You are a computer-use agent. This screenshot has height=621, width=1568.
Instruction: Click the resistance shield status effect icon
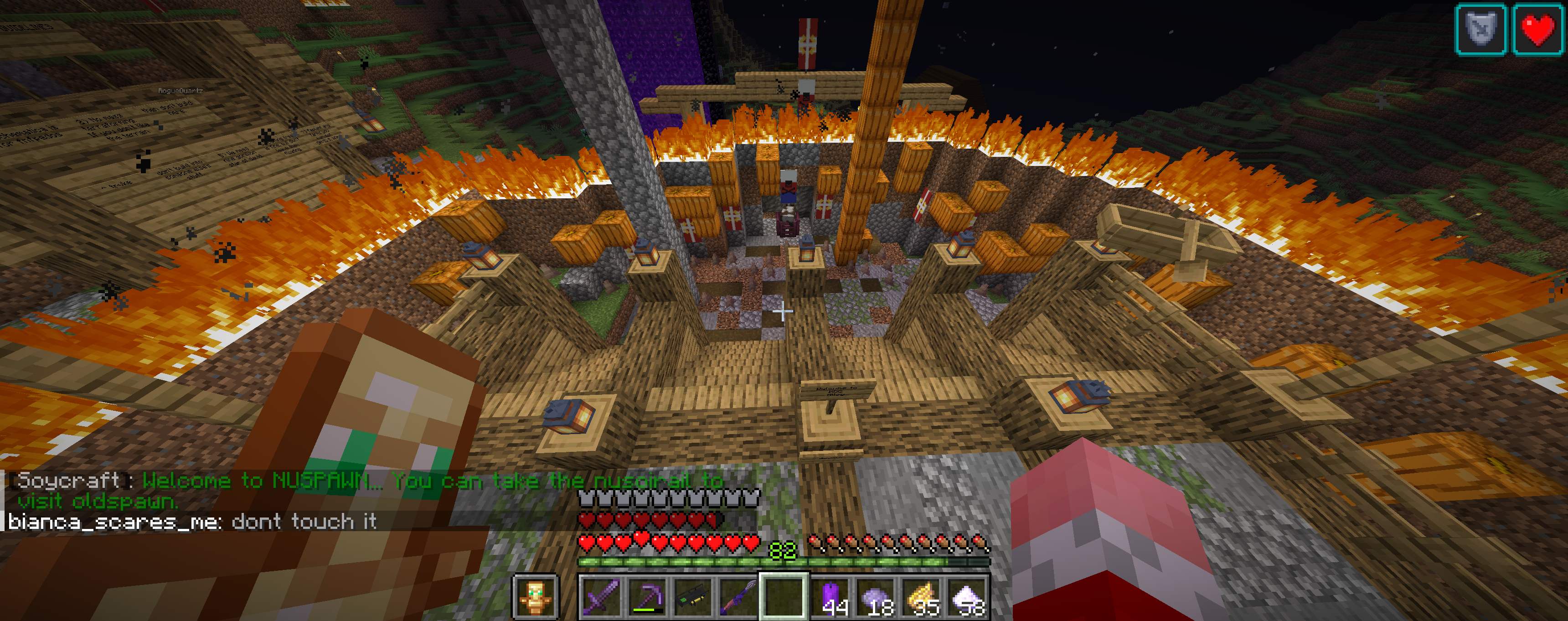pos(1480,29)
